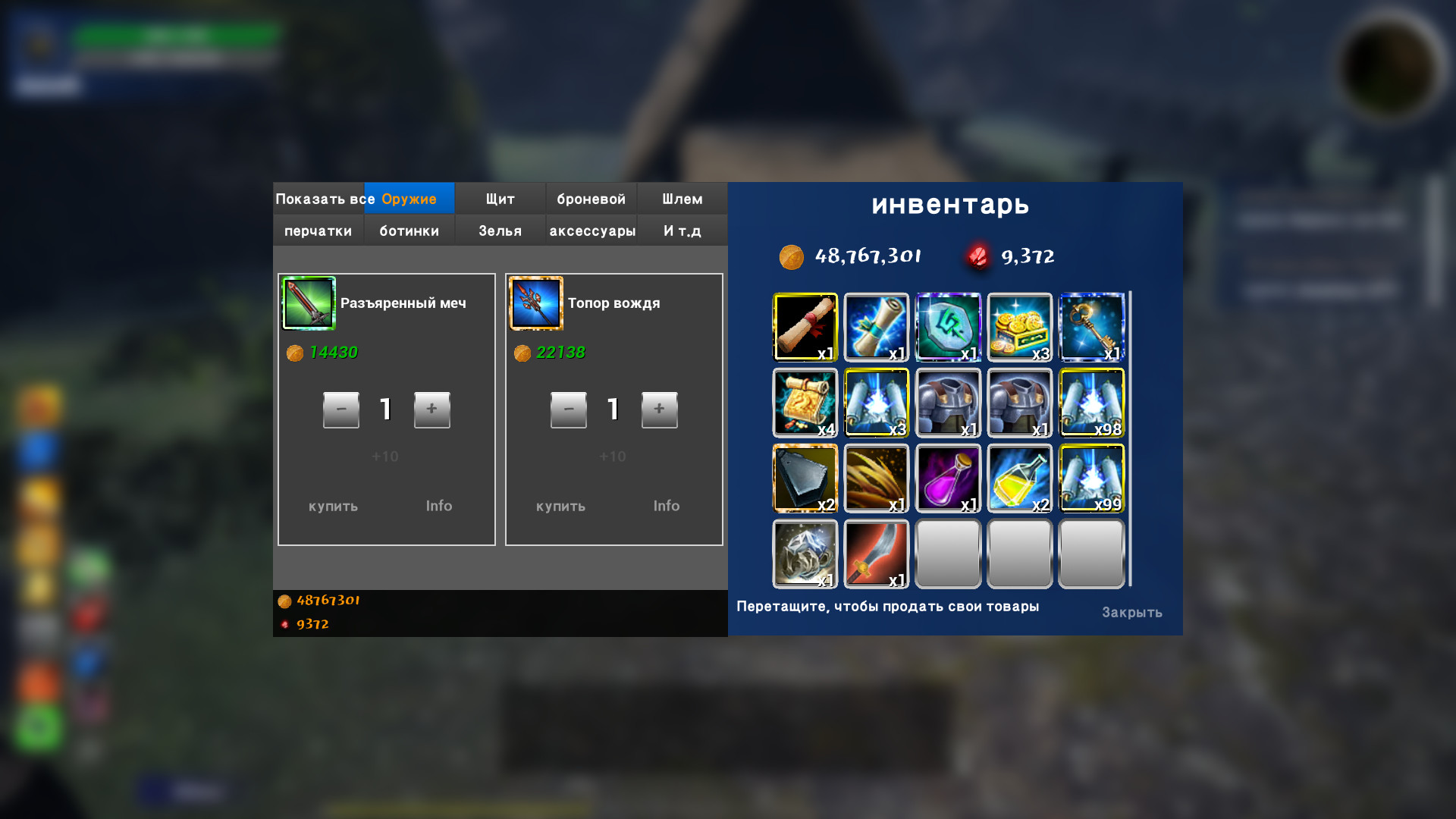Choose the yellow potion flask slot
Image resolution: width=1456 pixels, height=819 pixels.
click(x=1019, y=478)
